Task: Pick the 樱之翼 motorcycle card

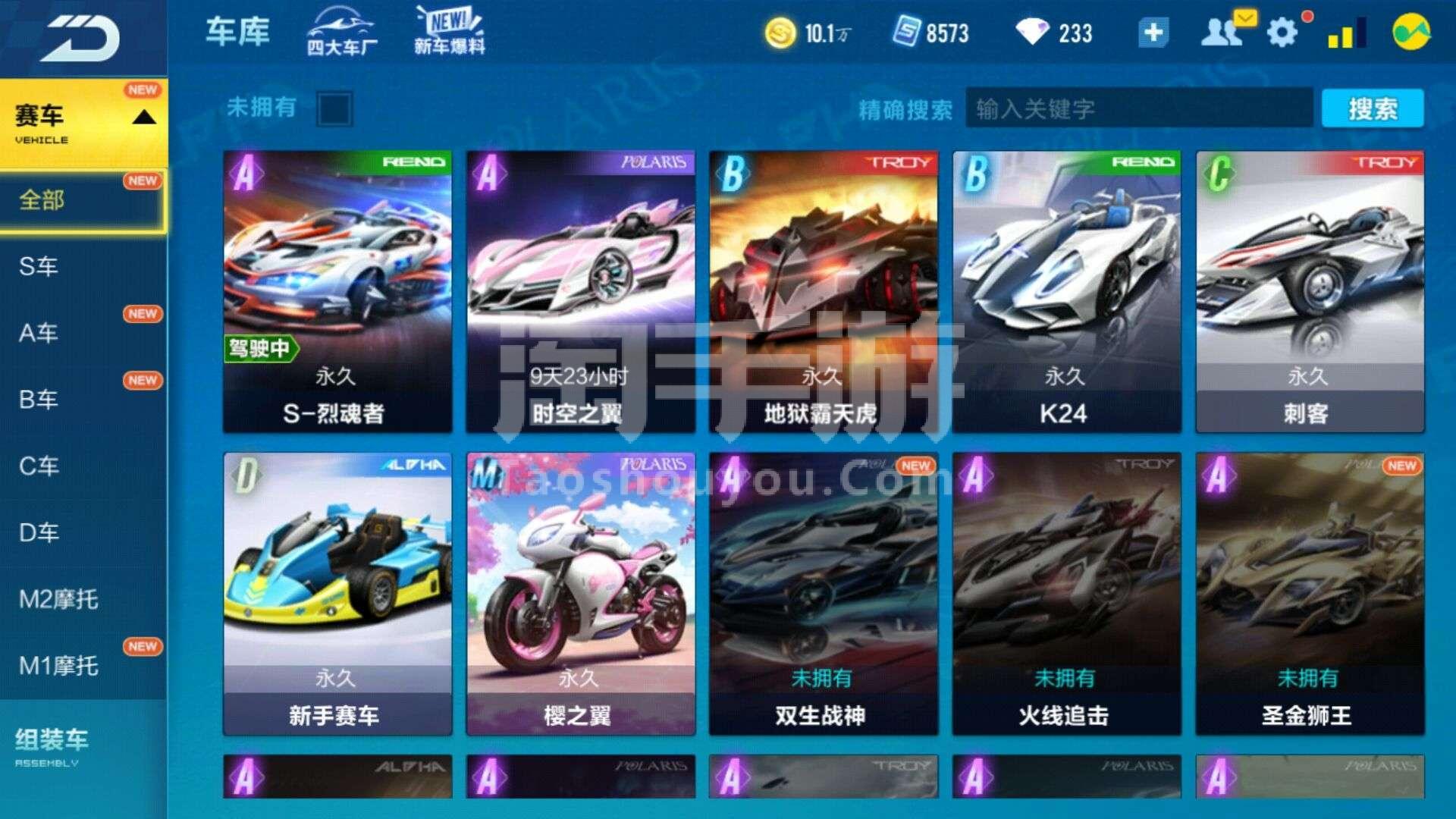Action: (580, 593)
